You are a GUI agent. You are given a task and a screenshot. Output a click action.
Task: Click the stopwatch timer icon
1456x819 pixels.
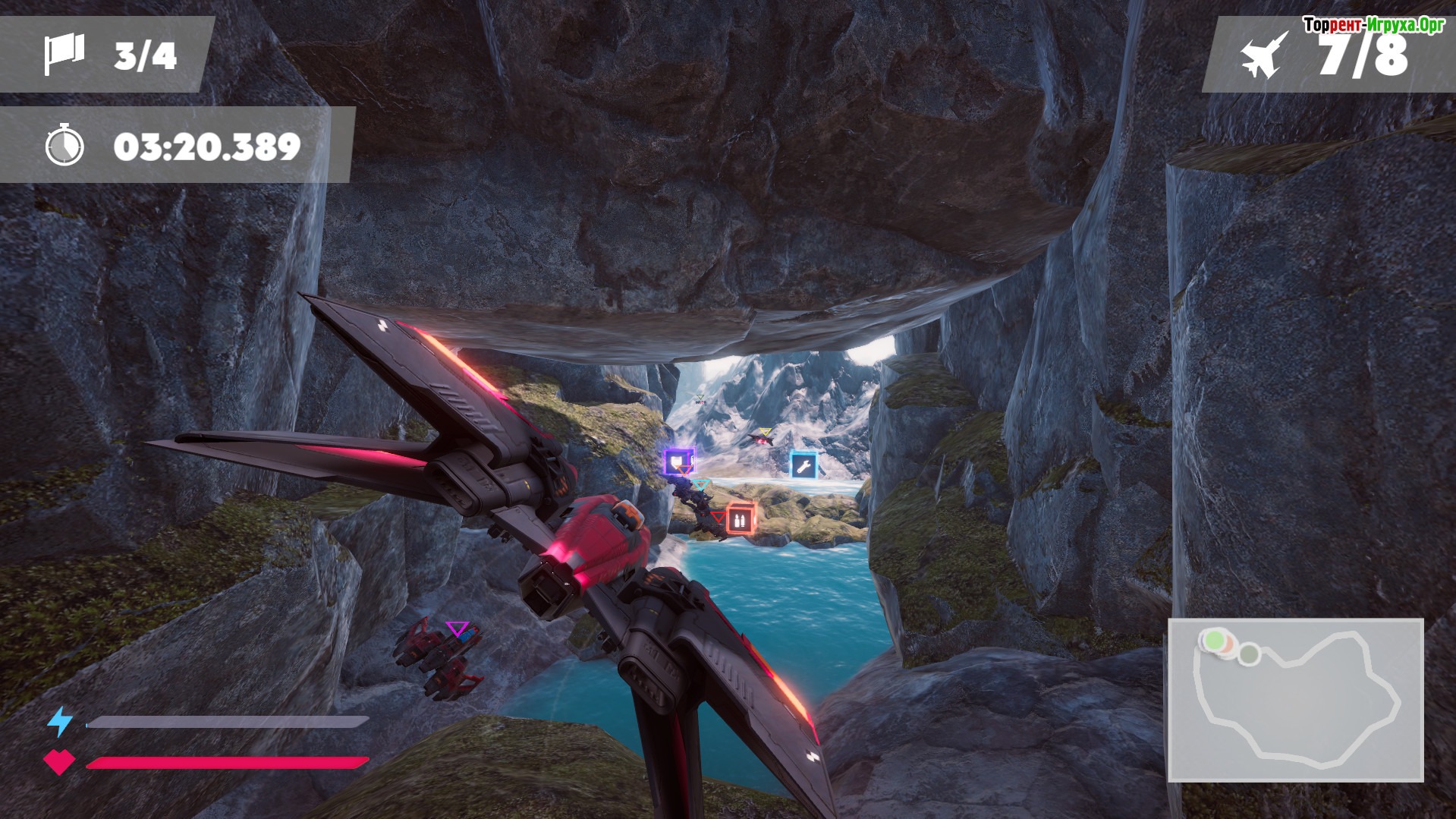(64, 145)
